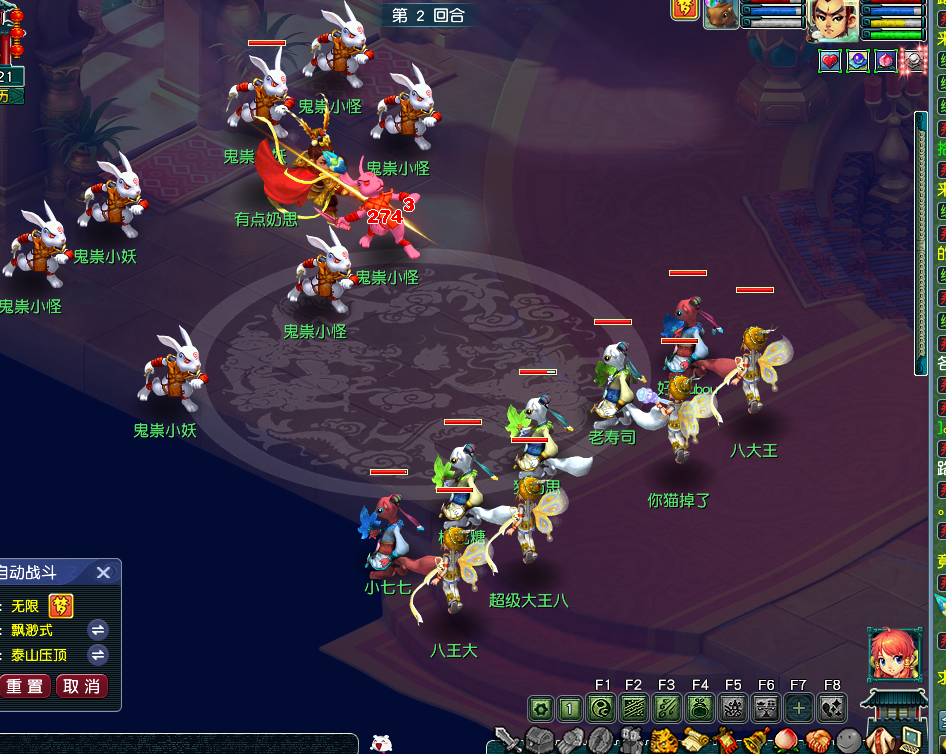The width and height of the screenshot is (946, 754).
Task: Select the F4 pouch skill
Action: pos(700,709)
